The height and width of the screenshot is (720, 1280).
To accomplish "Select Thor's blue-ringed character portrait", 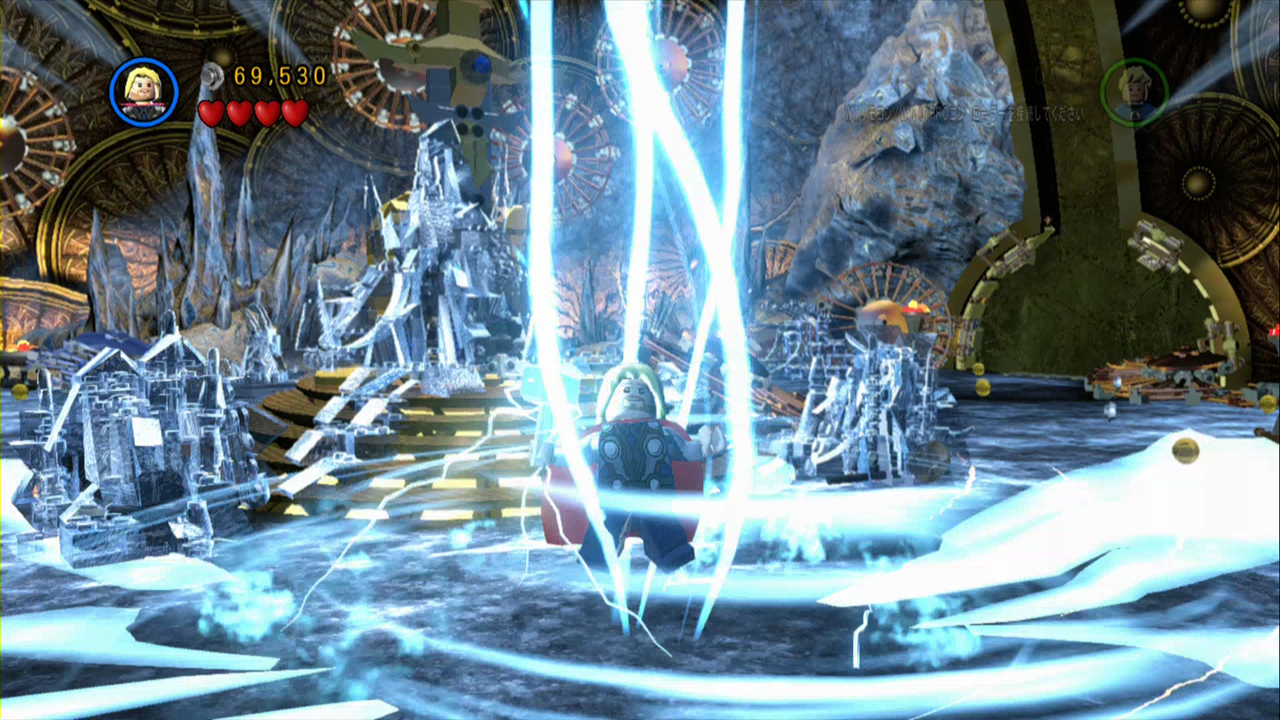I will (x=143, y=92).
